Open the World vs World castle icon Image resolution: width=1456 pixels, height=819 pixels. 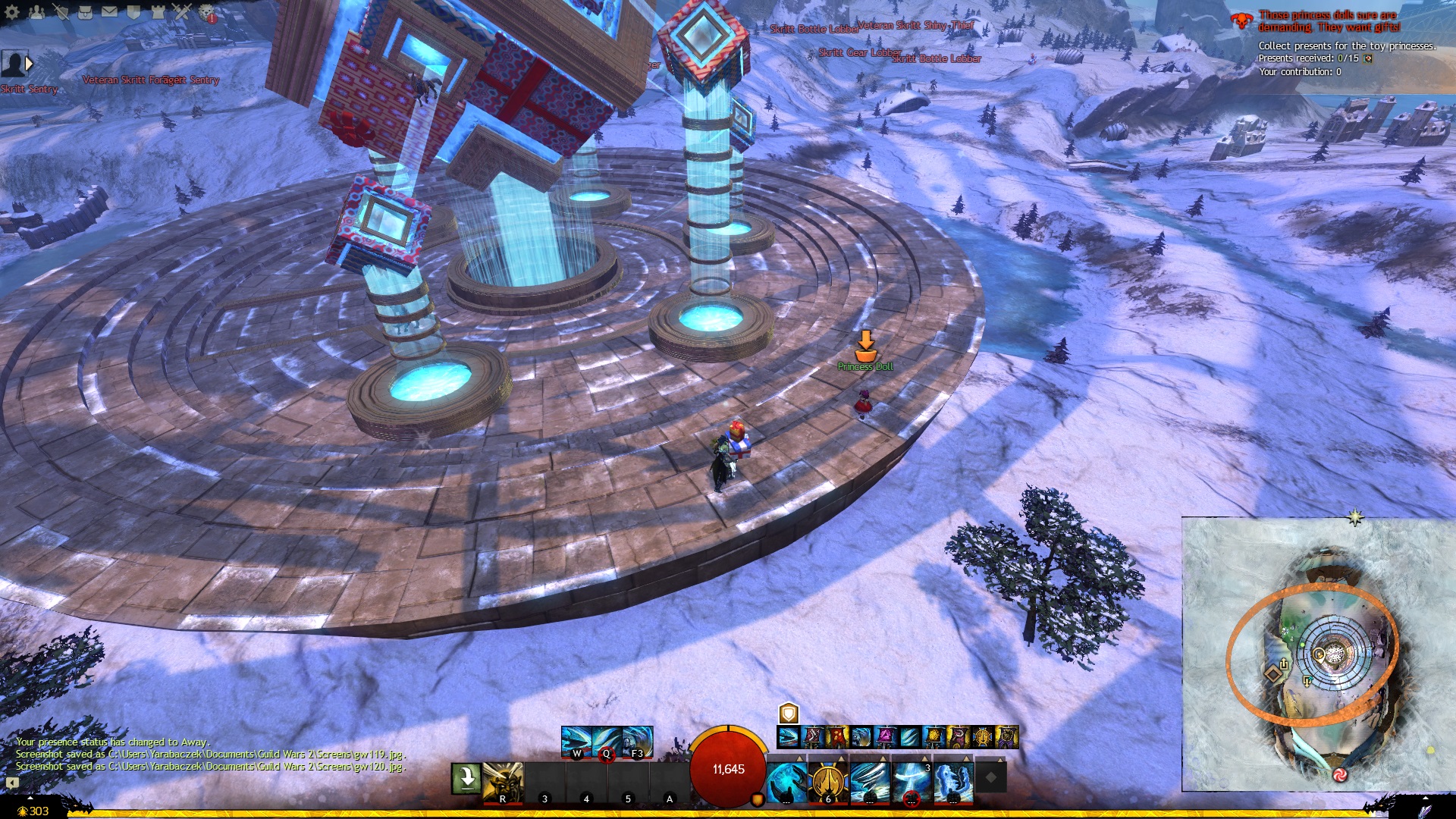point(158,12)
